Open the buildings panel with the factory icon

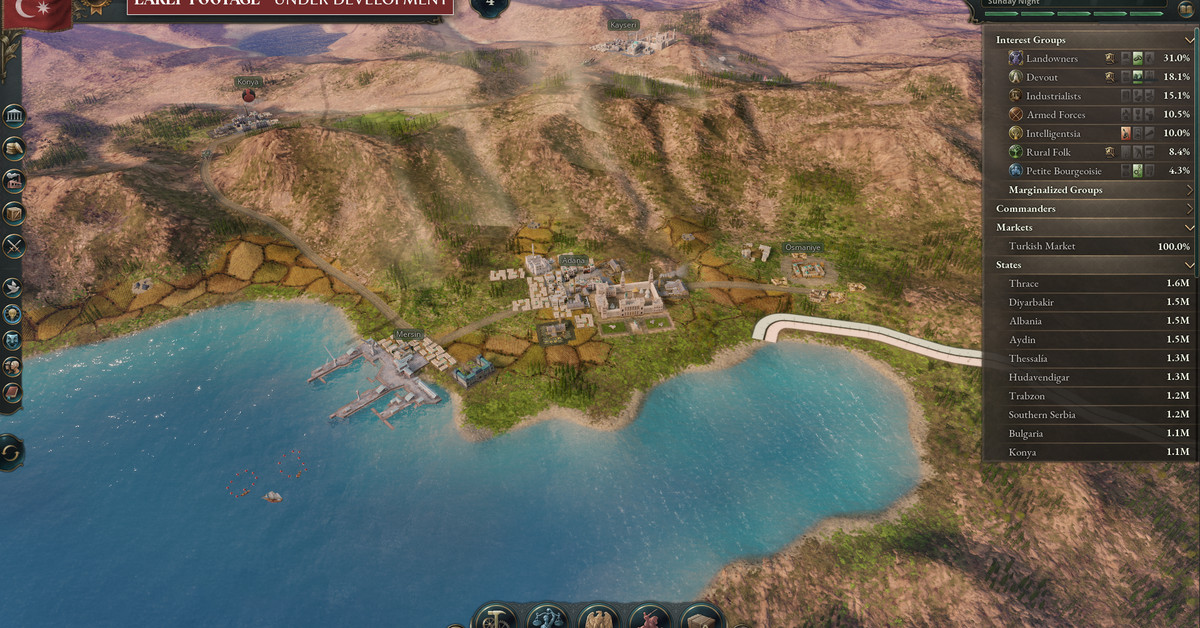[14, 182]
